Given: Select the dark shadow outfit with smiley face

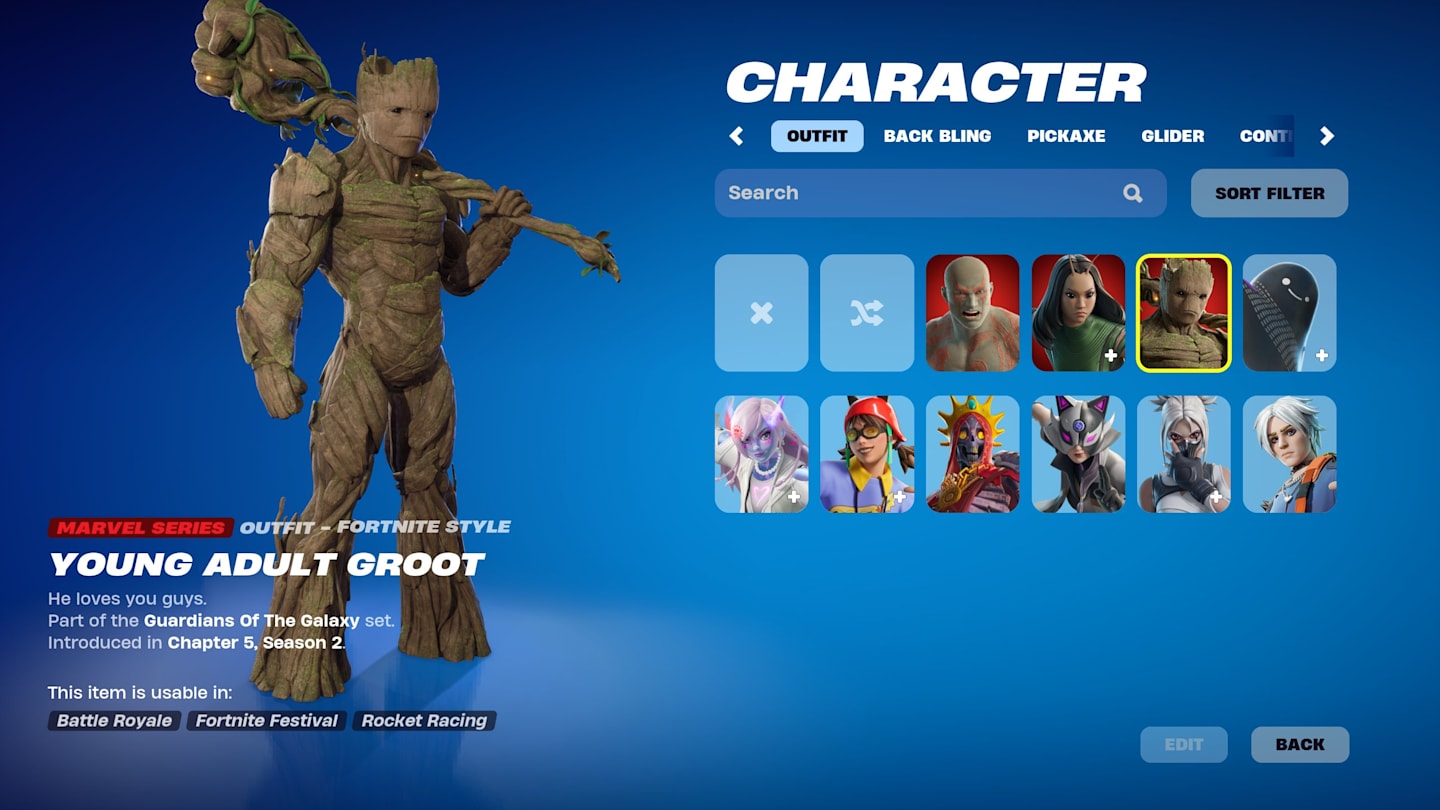Looking at the screenshot, I should (1290, 313).
